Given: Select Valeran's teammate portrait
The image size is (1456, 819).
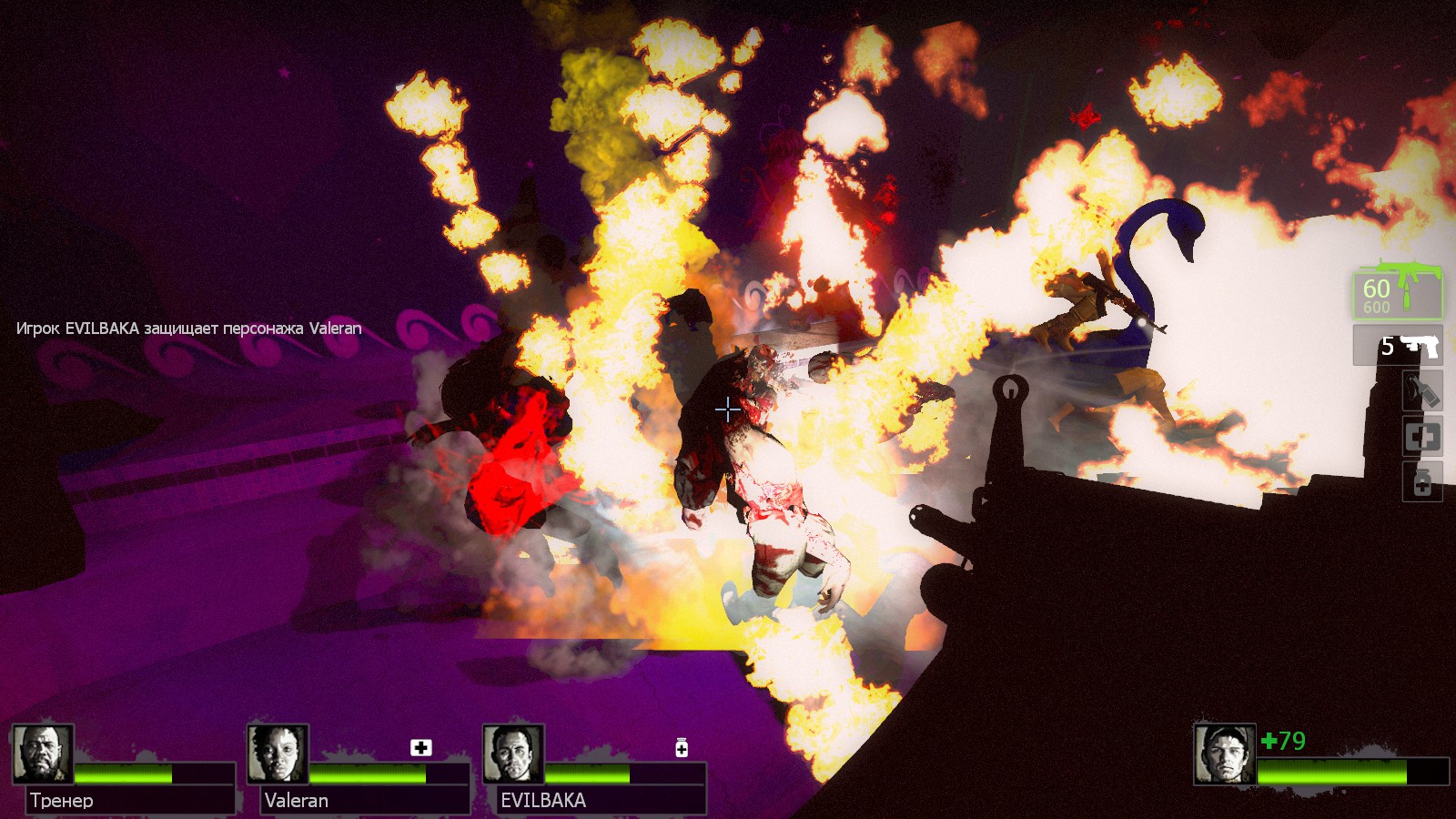Looking at the screenshot, I should 278,753.
